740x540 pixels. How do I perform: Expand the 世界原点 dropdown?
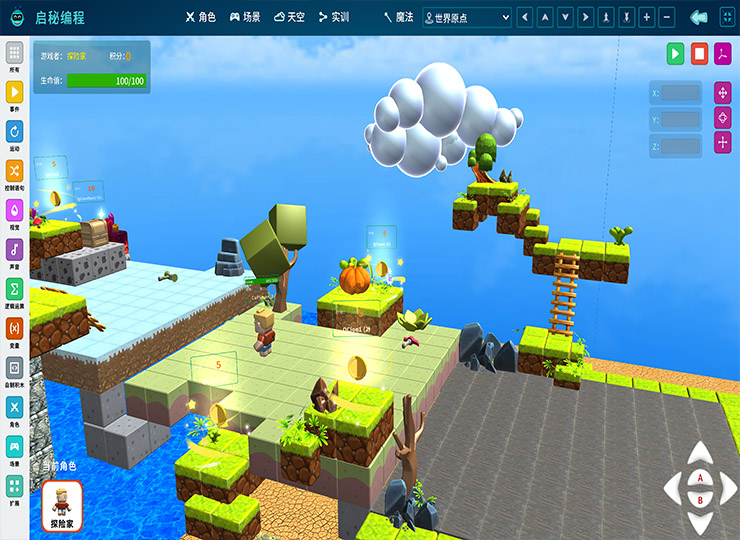[x=467, y=17]
